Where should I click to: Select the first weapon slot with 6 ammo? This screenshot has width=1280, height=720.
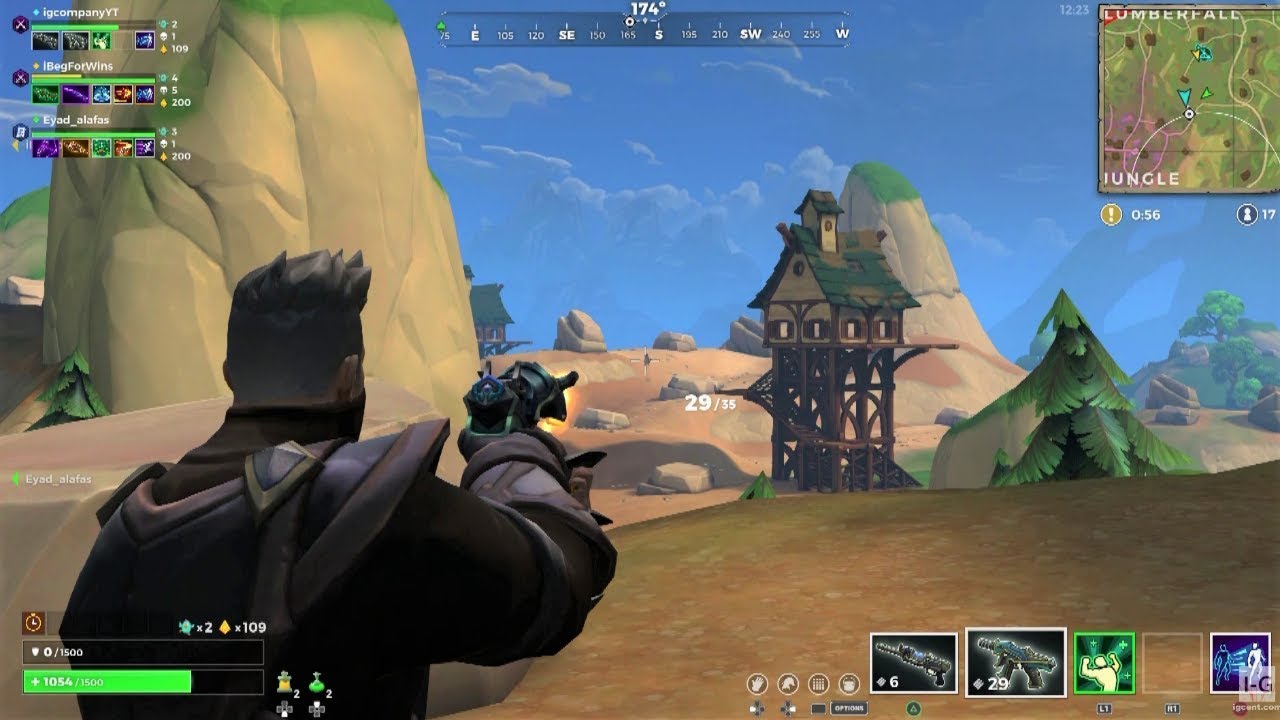pyautogui.click(x=912, y=662)
